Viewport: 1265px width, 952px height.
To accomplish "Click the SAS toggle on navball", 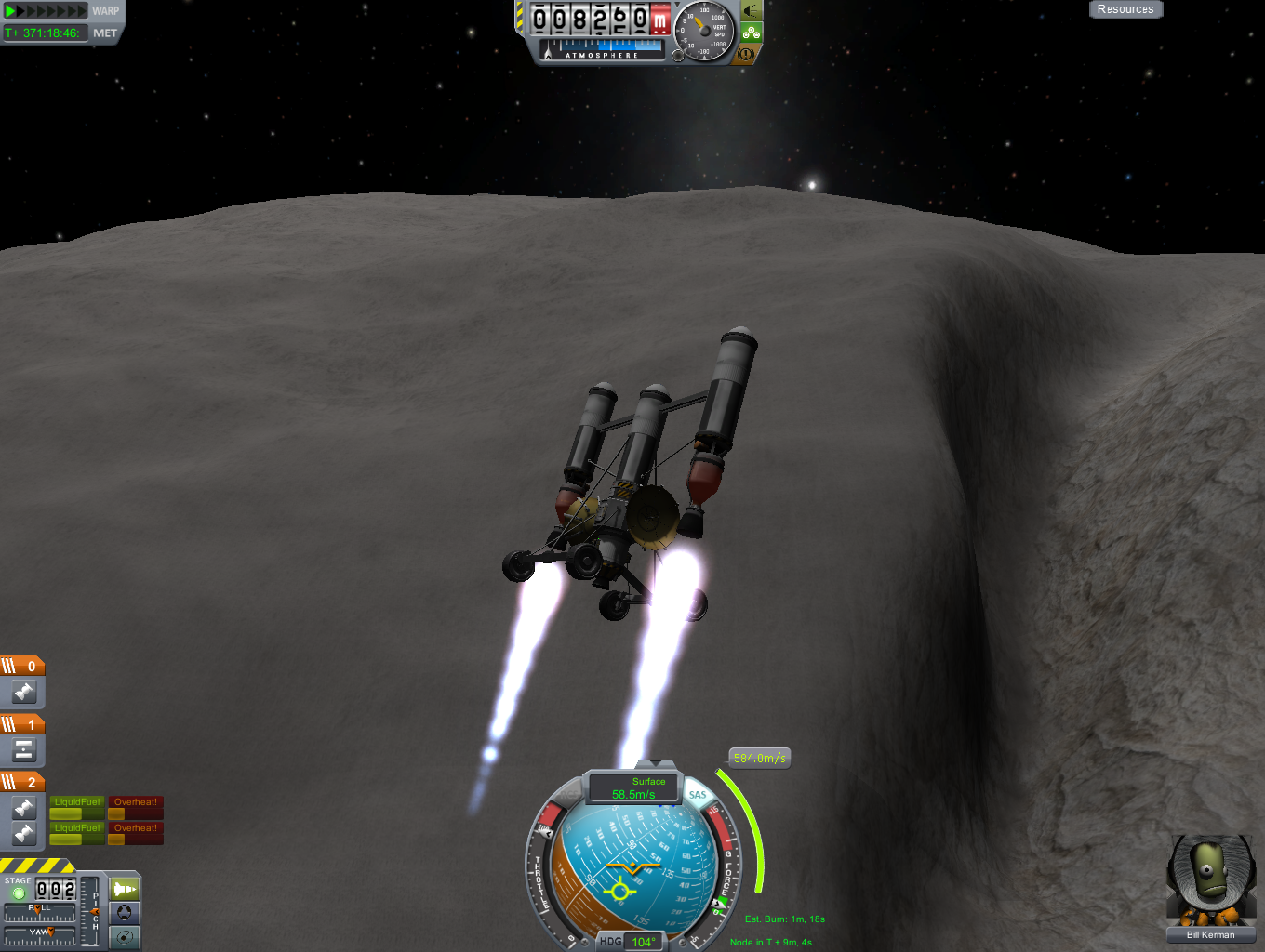I will click(698, 795).
